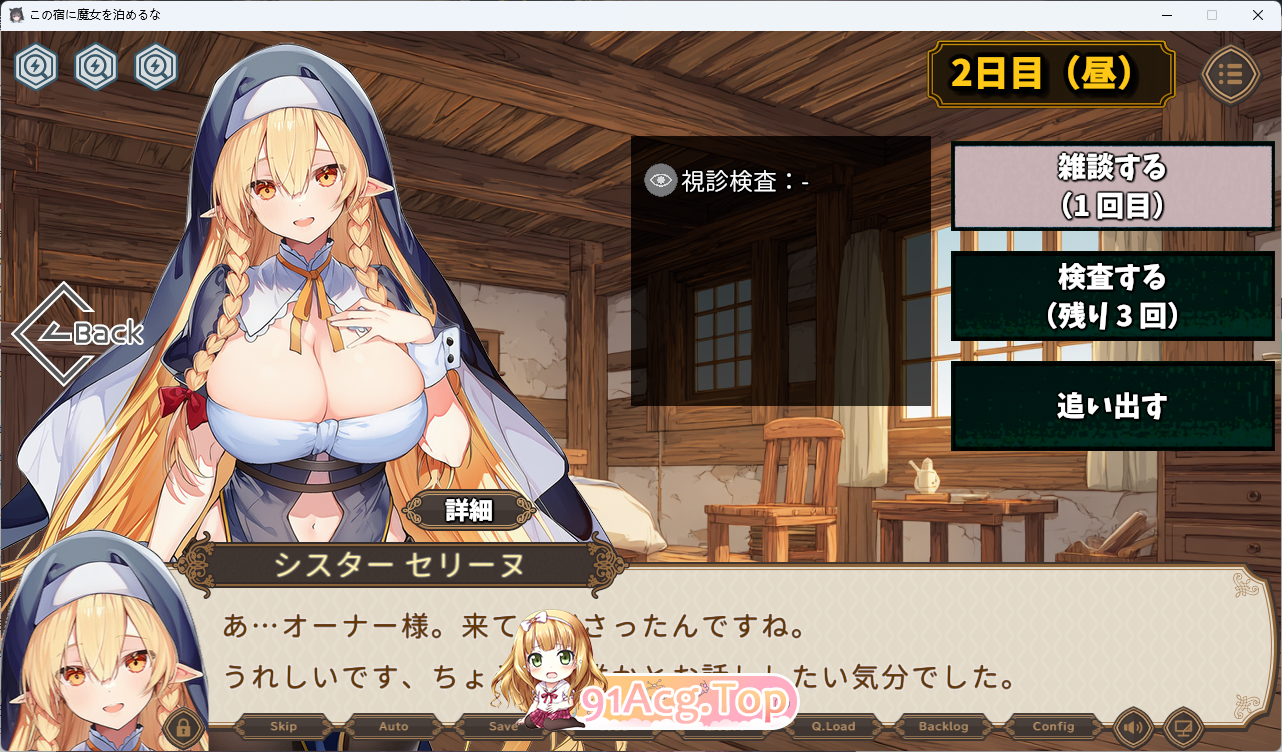Image resolution: width=1282 pixels, height=752 pixels.
Task: Open the Config menu
Action: click(x=1053, y=726)
